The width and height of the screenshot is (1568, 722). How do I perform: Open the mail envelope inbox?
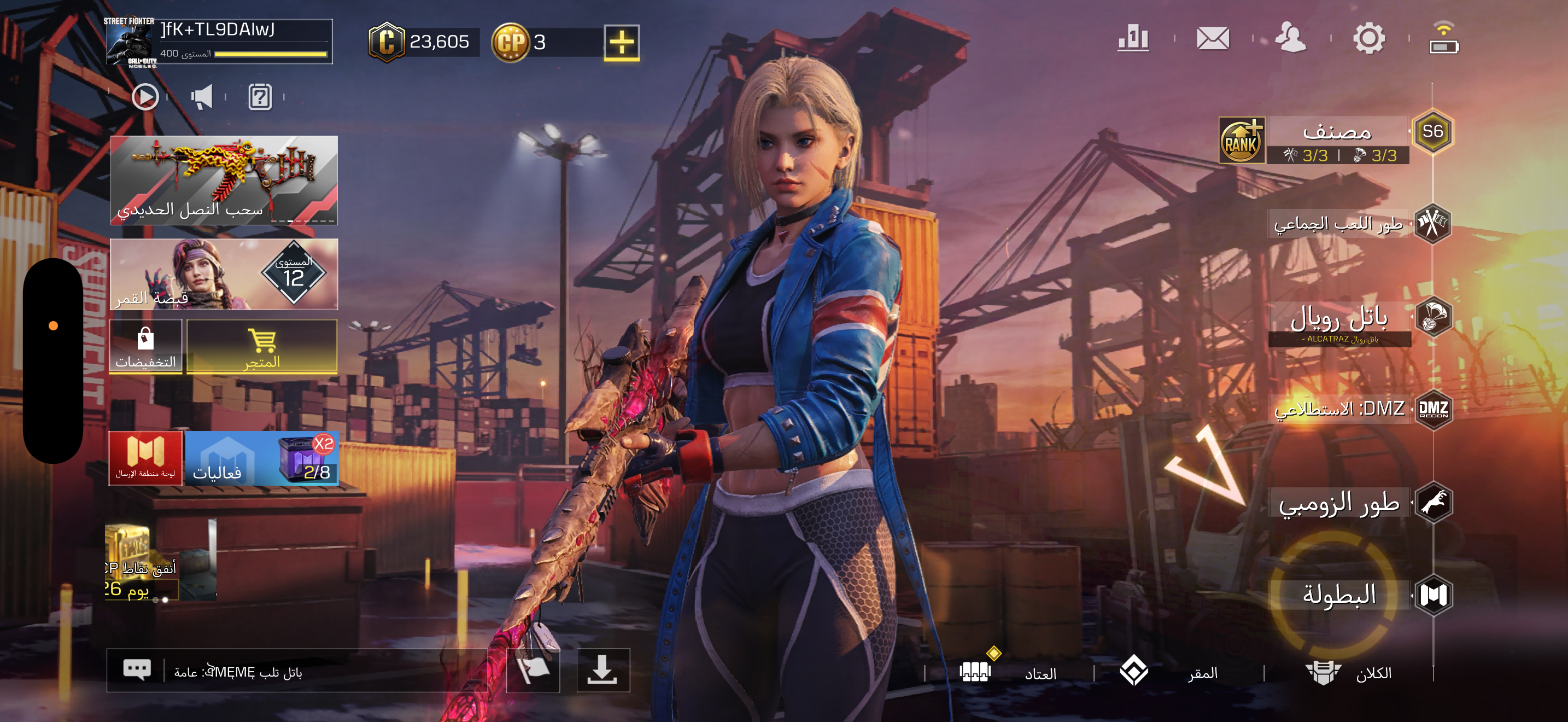pyautogui.click(x=1213, y=39)
